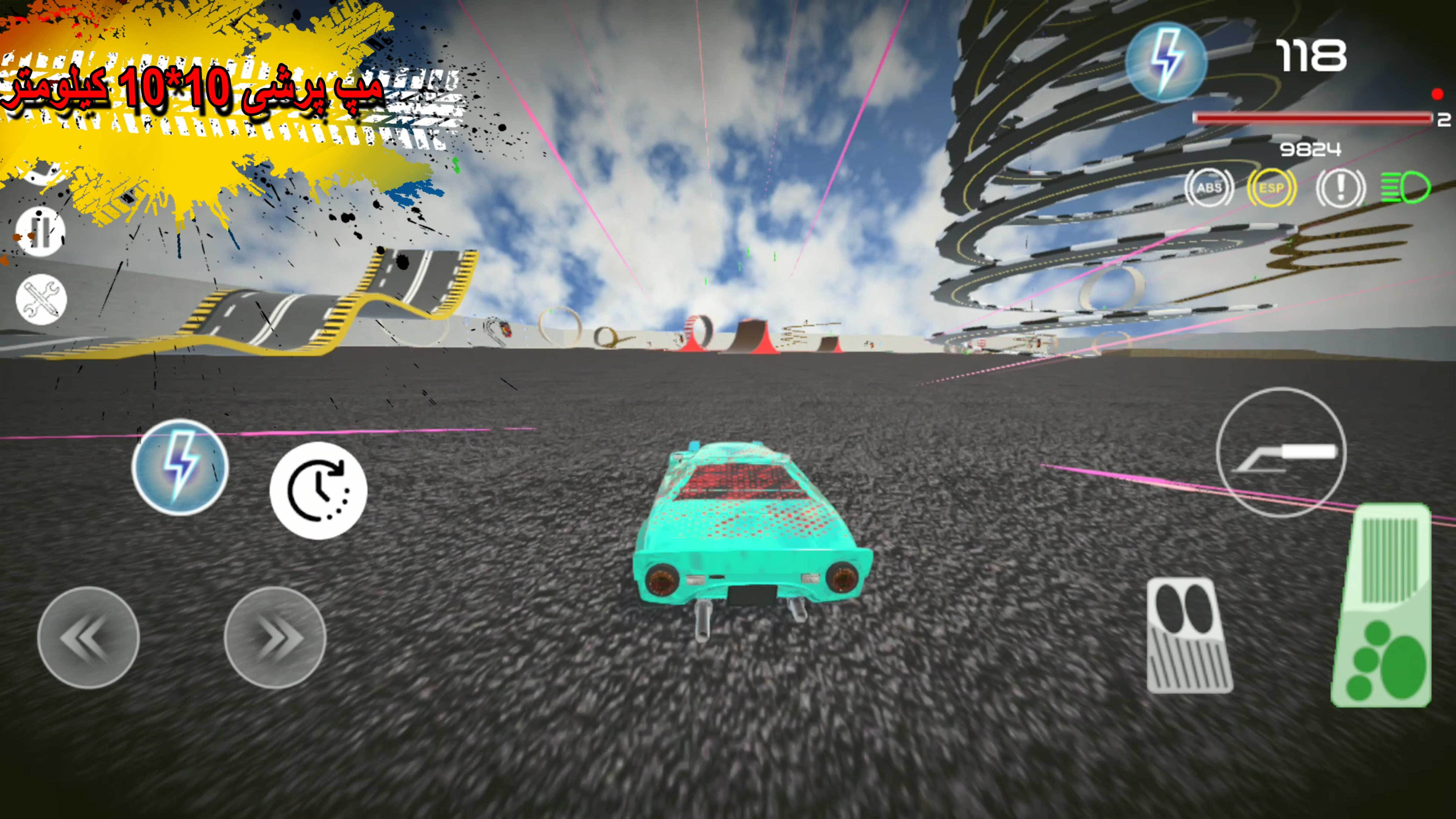Pause the game with the pause icon
This screenshot has height=819, width=1456.
40,231
